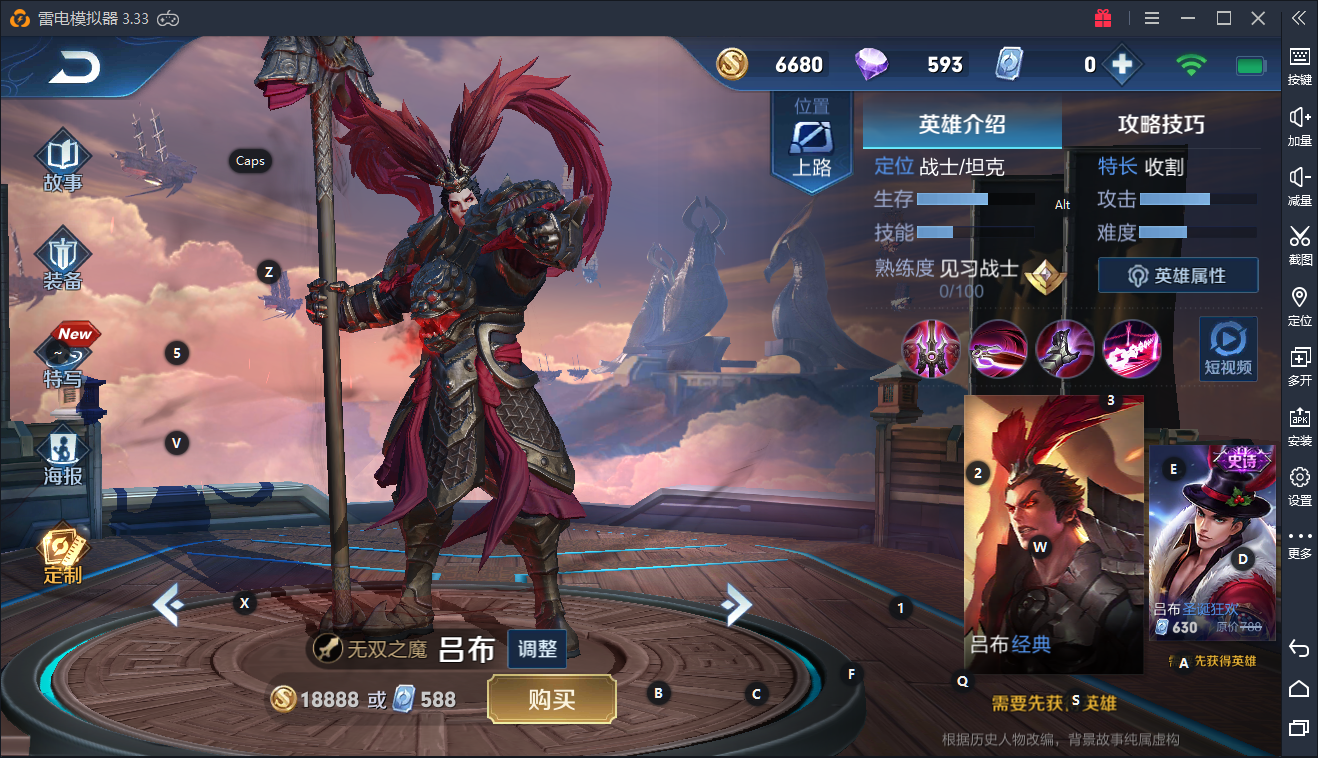Viewport: 1318px width, 758px height.
Task: Open the 英雄属性 hero attributes
Action: (1178, 275)
